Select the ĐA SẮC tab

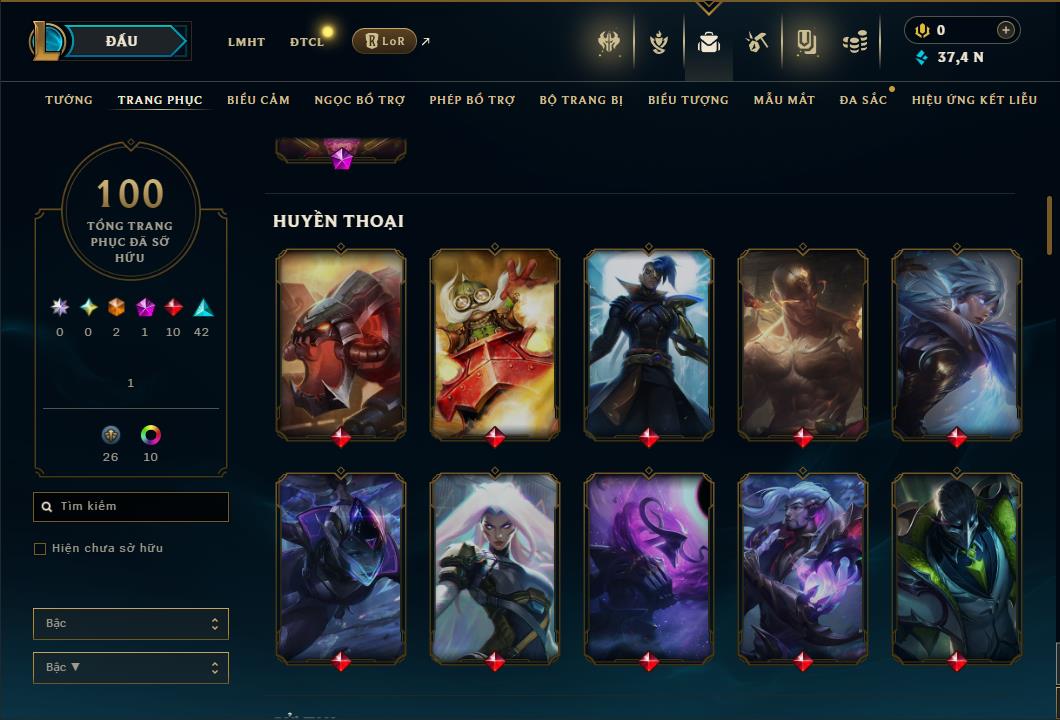pyautogui.click(x=863, y=100)
